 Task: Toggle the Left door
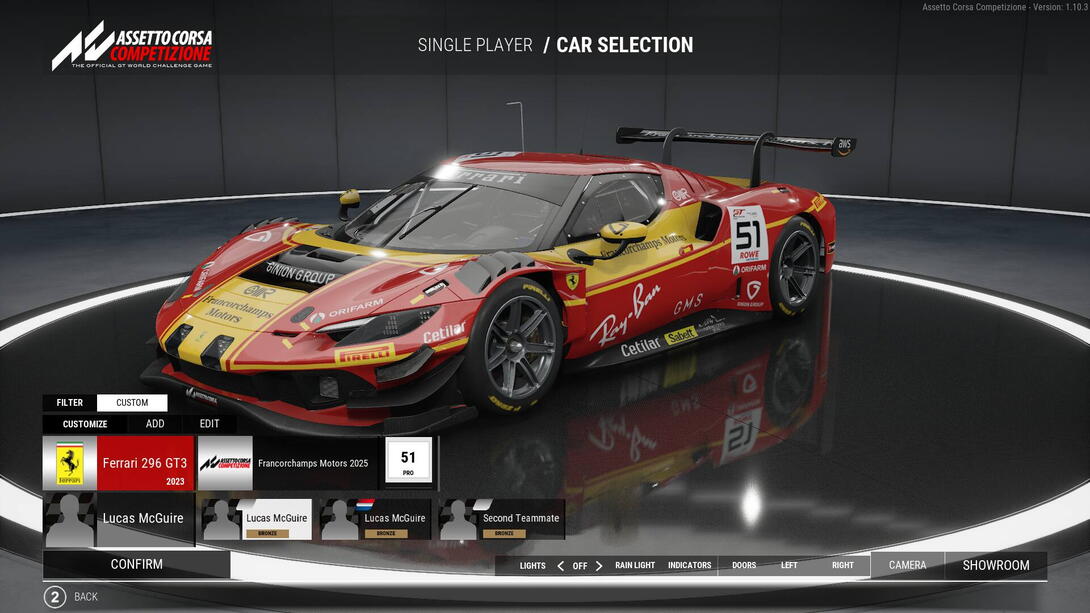point(789,566)
